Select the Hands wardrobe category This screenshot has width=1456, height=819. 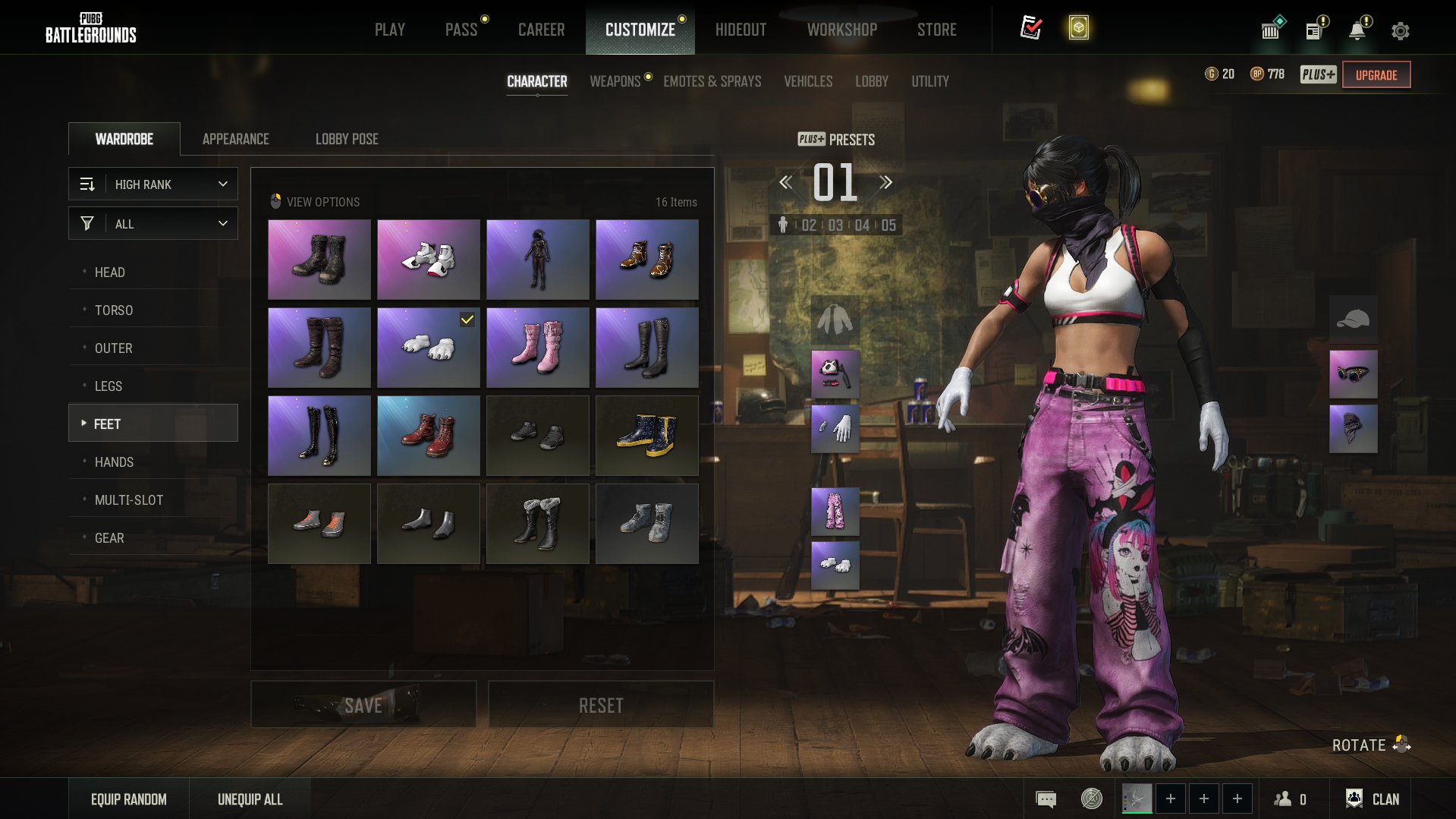(x=114, y=461)
